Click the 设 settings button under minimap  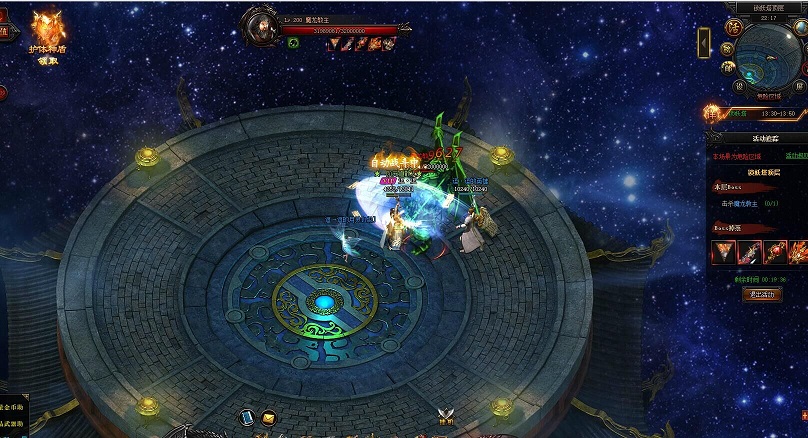[740, 85]
